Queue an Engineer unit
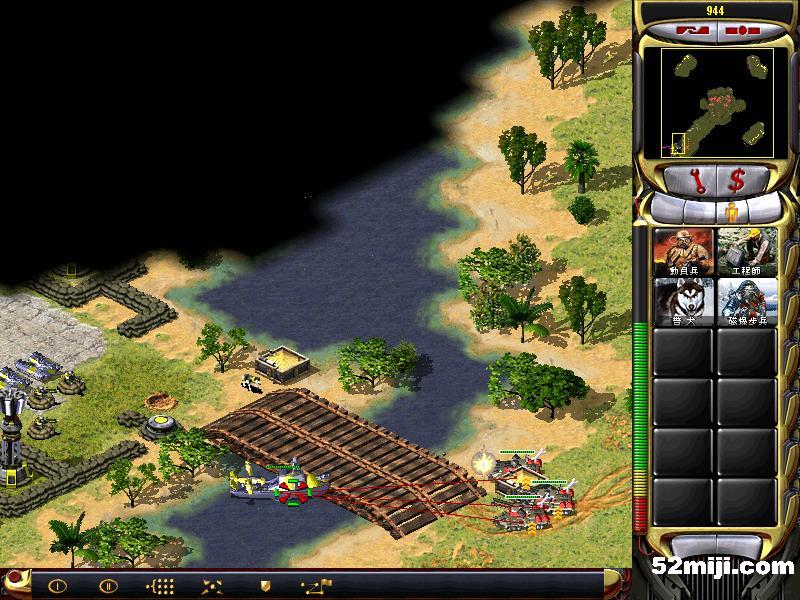800x600 pixels. click(746, 252)
